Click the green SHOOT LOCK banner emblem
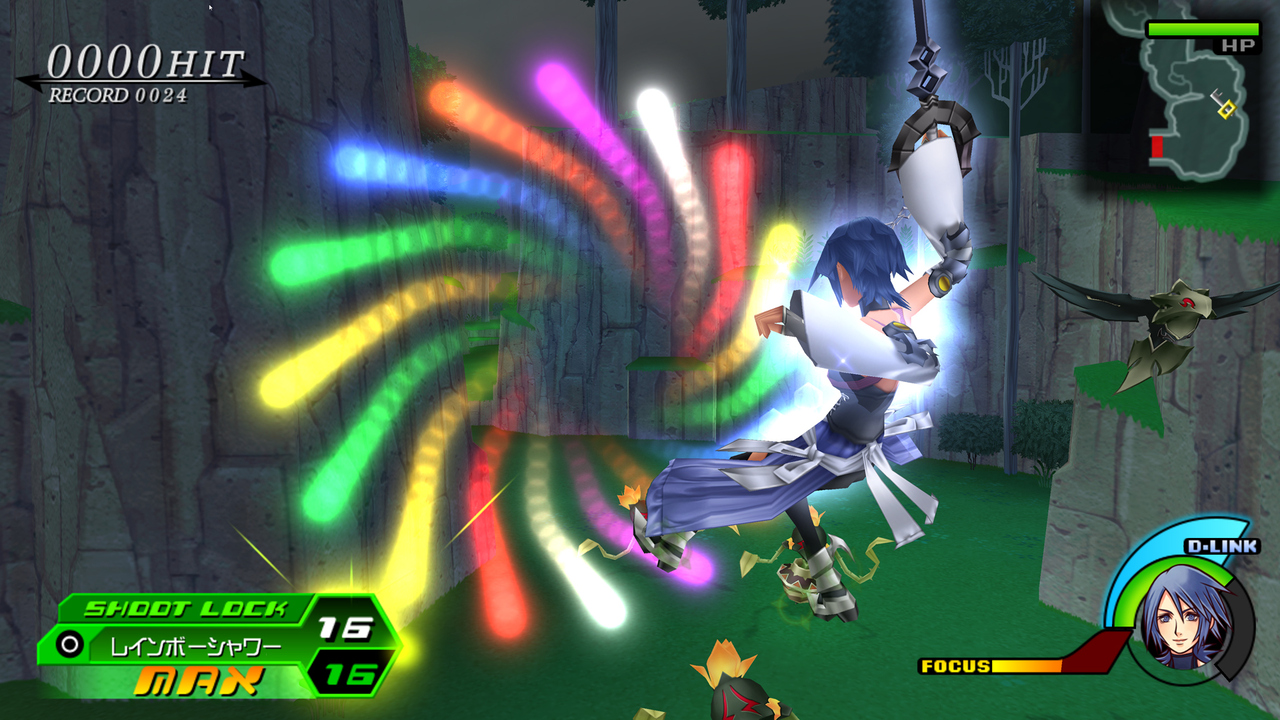1280x720 pixels. click(x=187, y=608)
